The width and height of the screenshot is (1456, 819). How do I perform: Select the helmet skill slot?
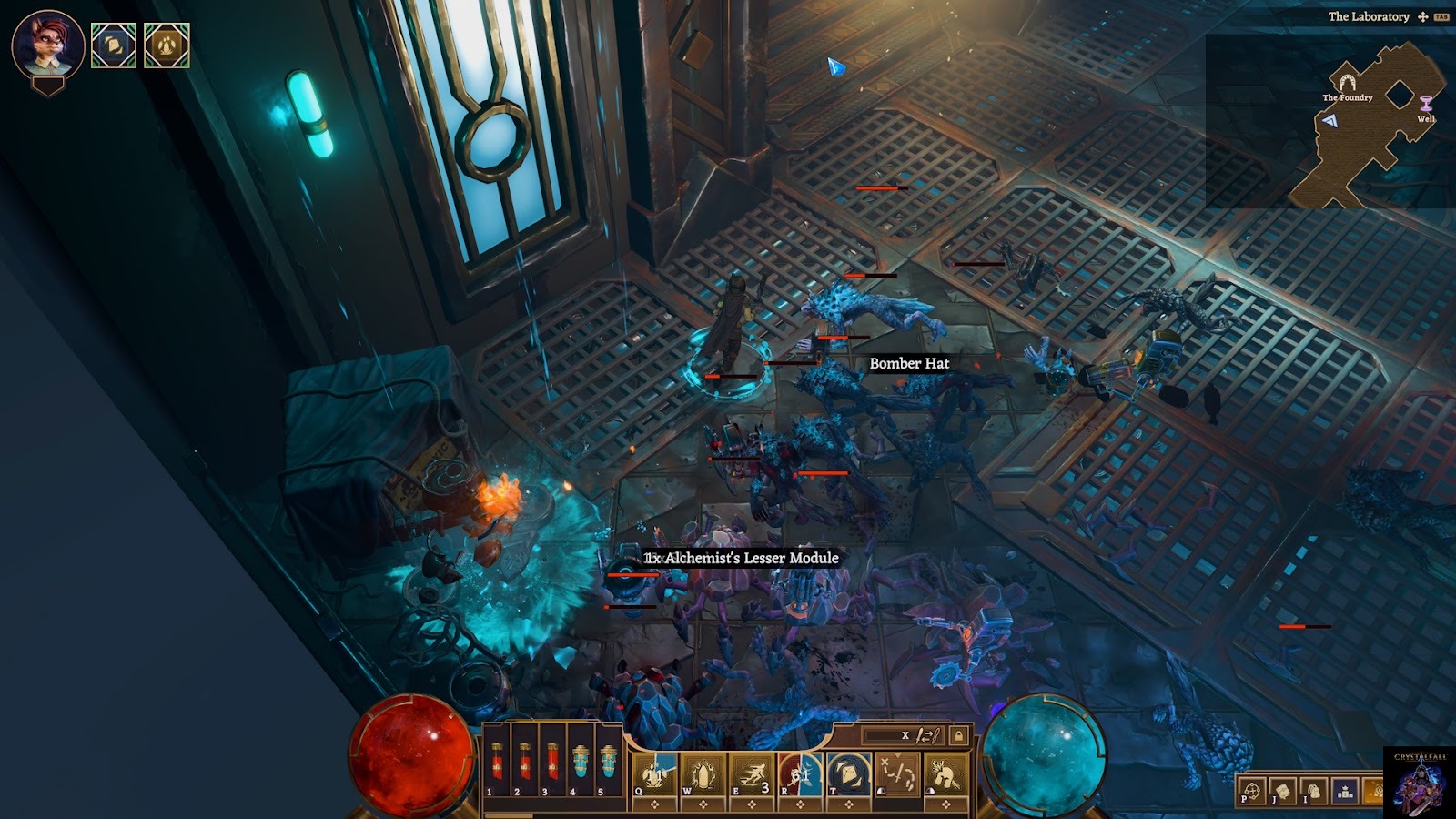coord(945,775)
